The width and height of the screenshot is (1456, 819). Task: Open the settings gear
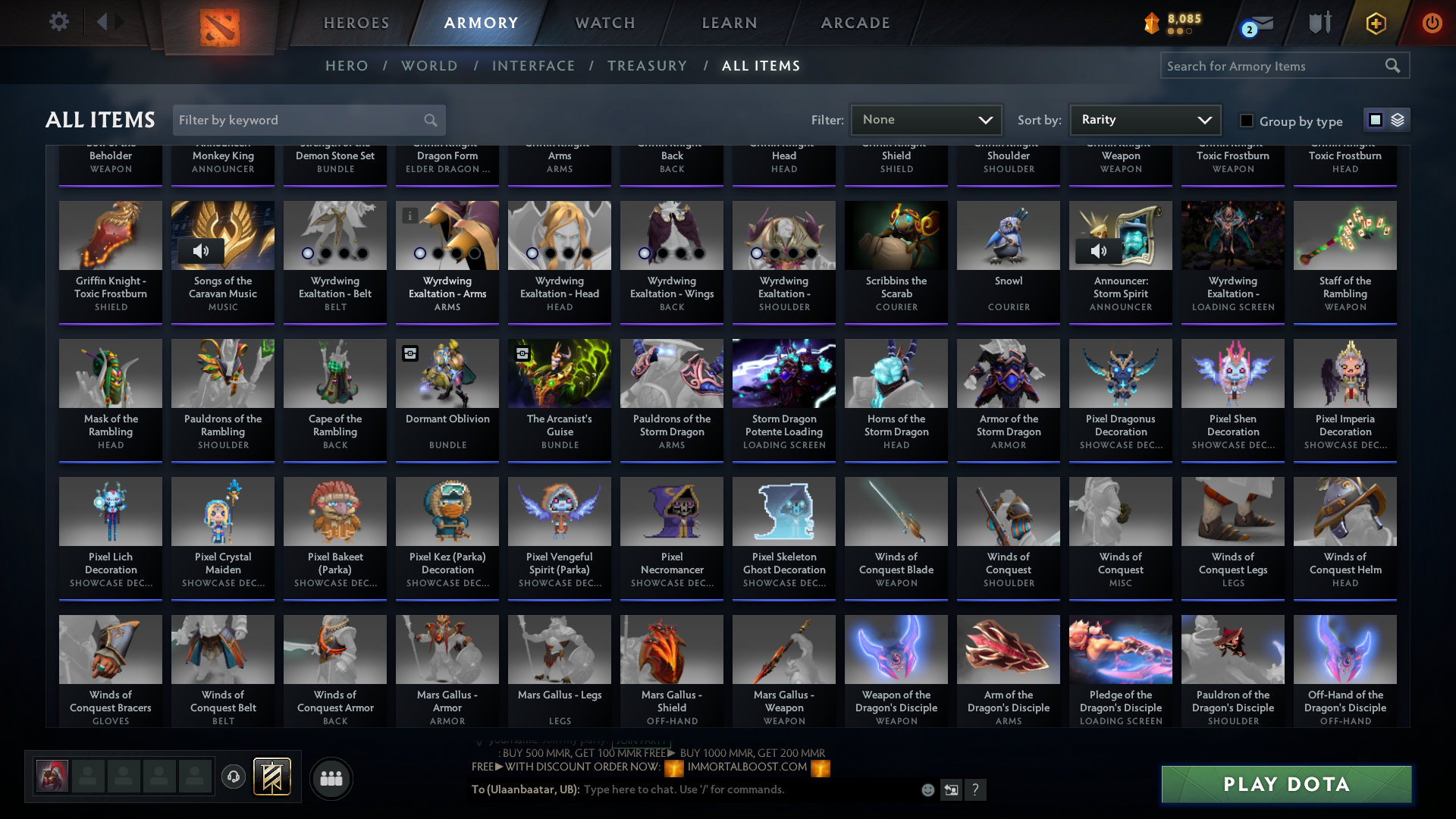pyautogui.click(x=58, y=21)
